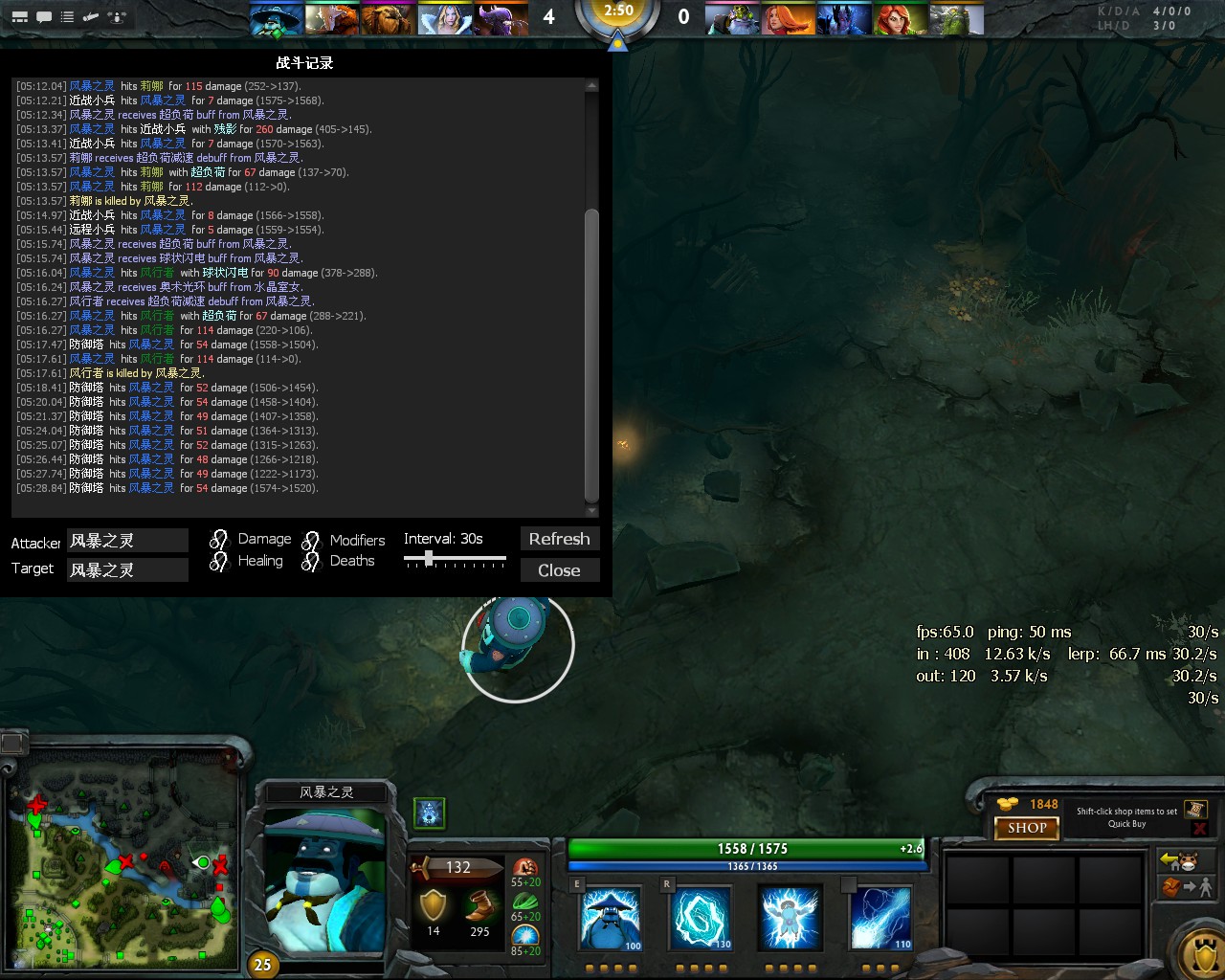Cast the Static Remnant ability

click(x=610, y=917)
